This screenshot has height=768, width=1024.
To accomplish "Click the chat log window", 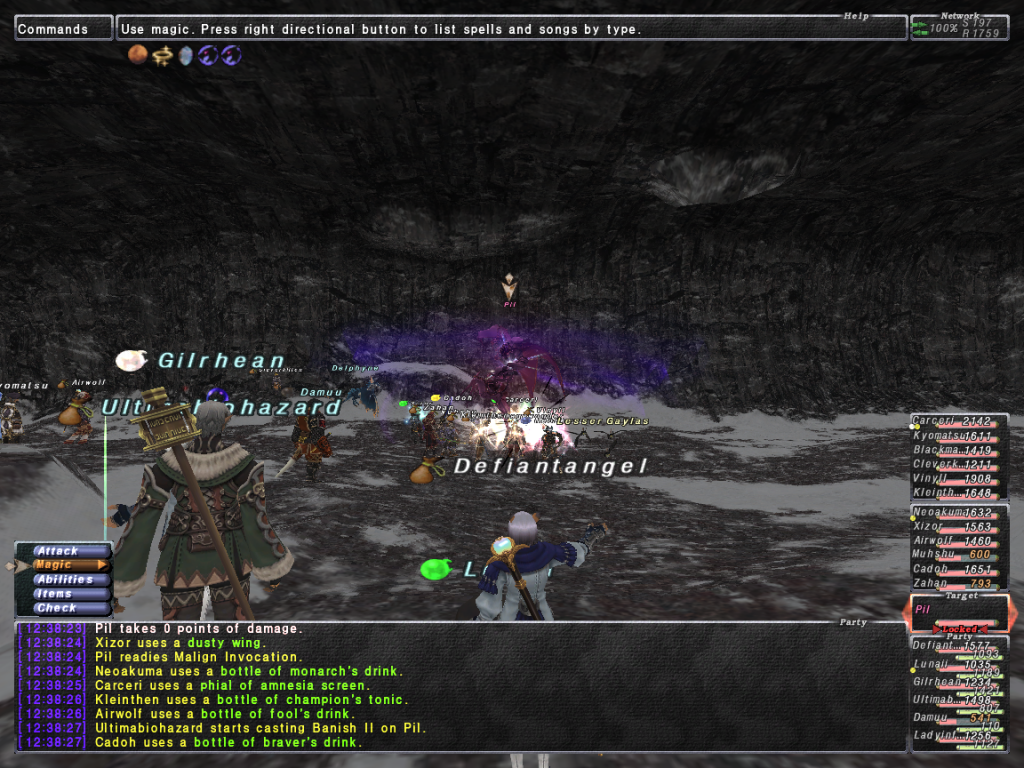I will [460, 686].
